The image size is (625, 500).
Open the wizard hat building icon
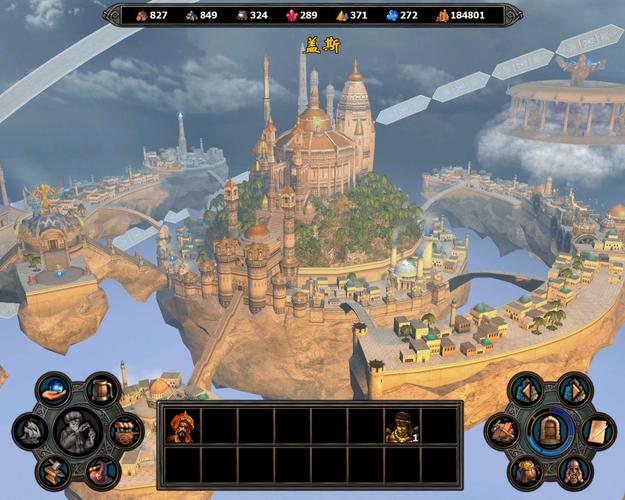100,471
